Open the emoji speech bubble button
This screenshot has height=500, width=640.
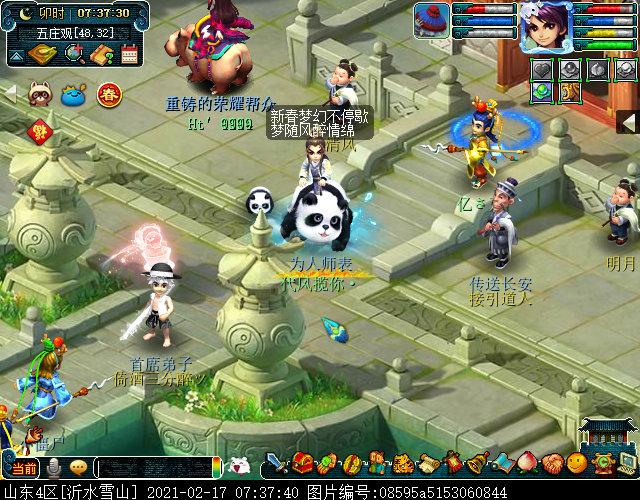pos(78,467)
